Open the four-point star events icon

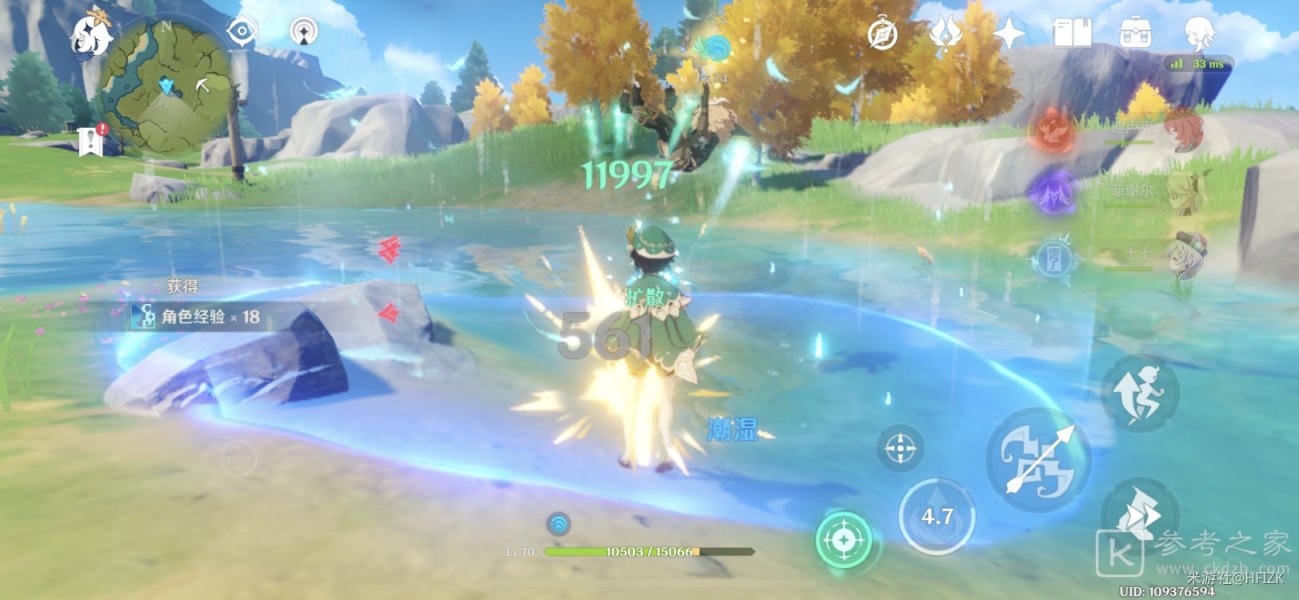point(1008,34)
